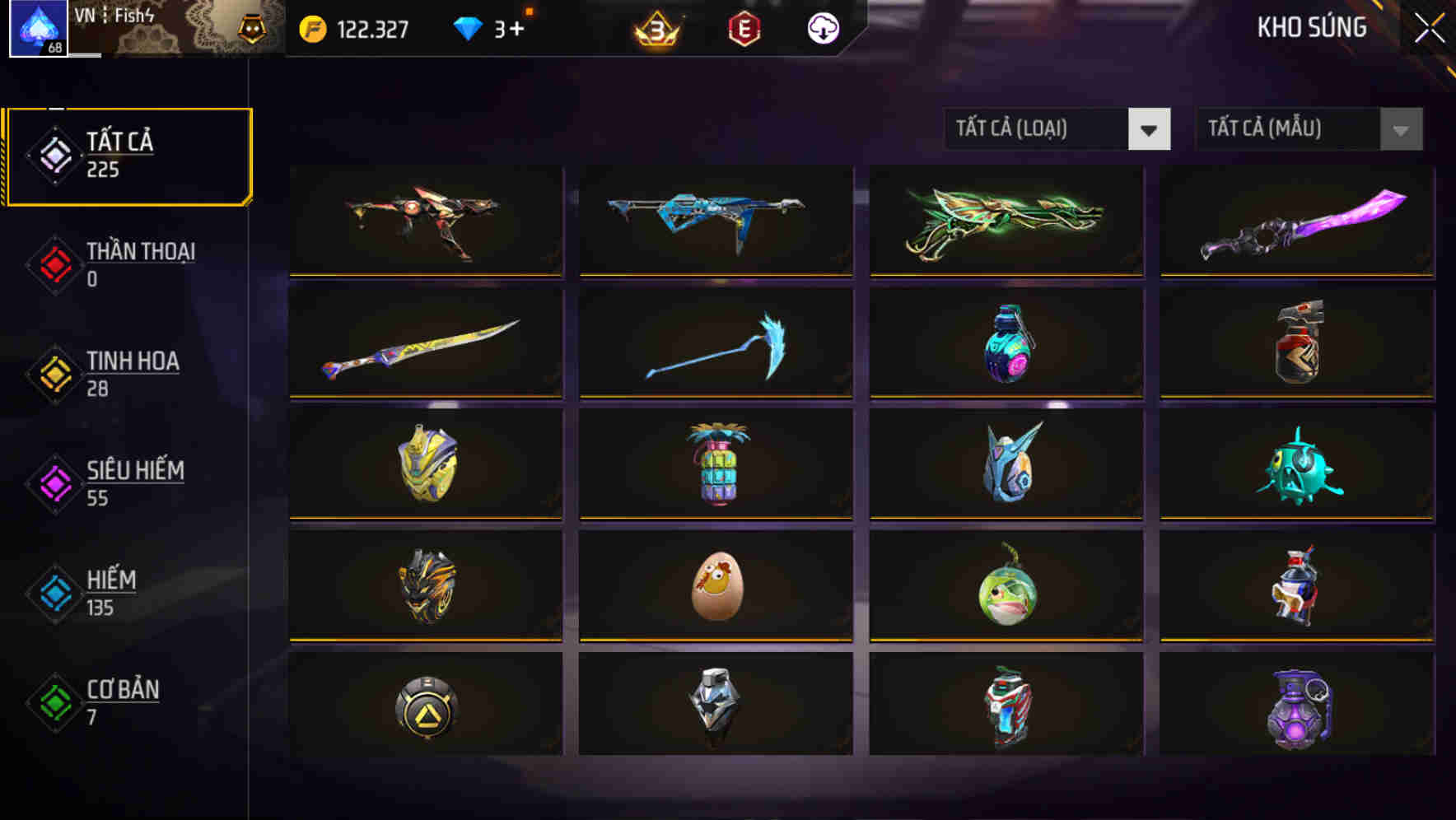1456x820 pixels.
Task: Click the TẤT CẢ (LOẠI) dropdown arrow
Action: point(1150,129)
